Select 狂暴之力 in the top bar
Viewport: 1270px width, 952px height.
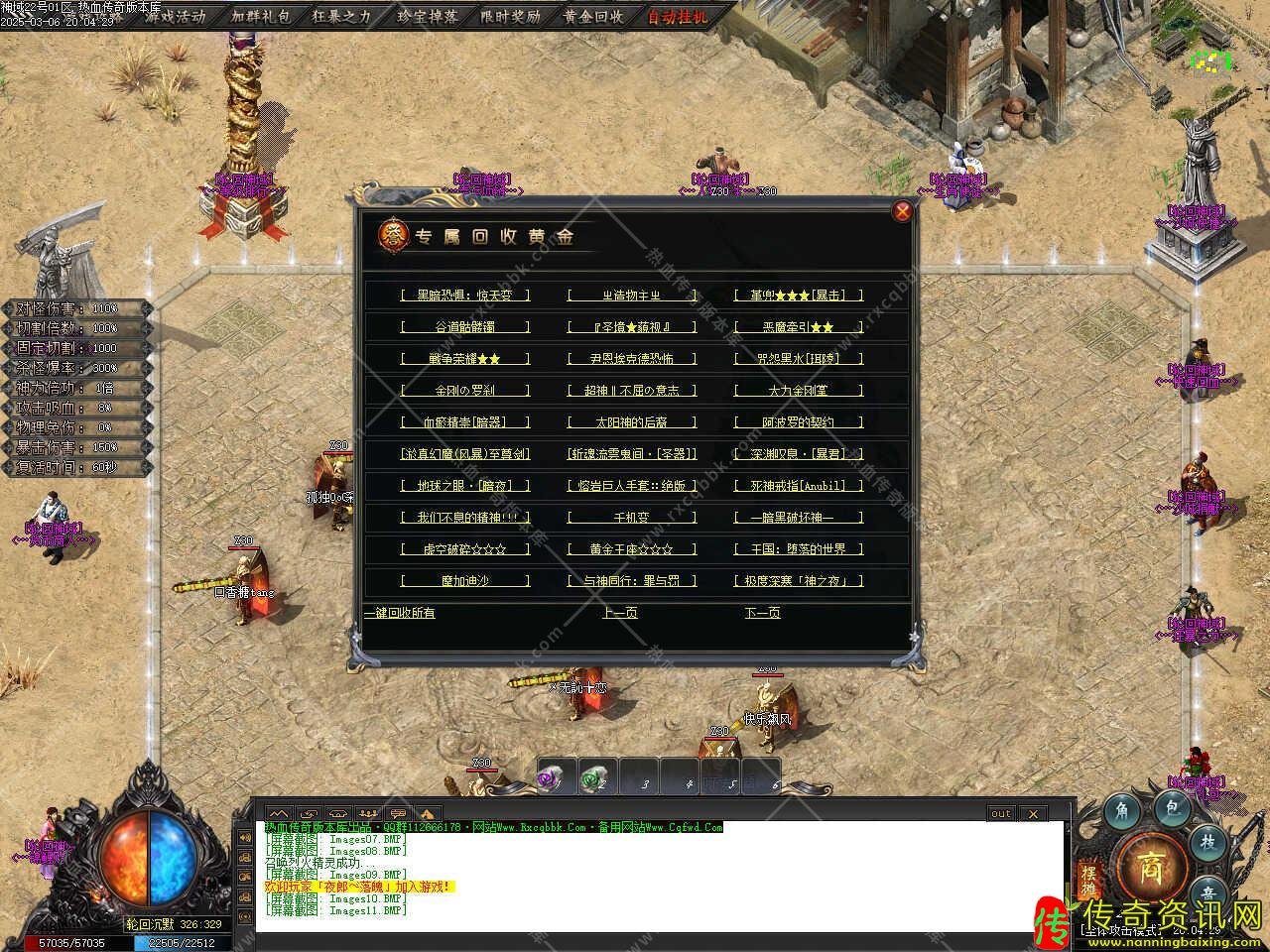(341, 16)
